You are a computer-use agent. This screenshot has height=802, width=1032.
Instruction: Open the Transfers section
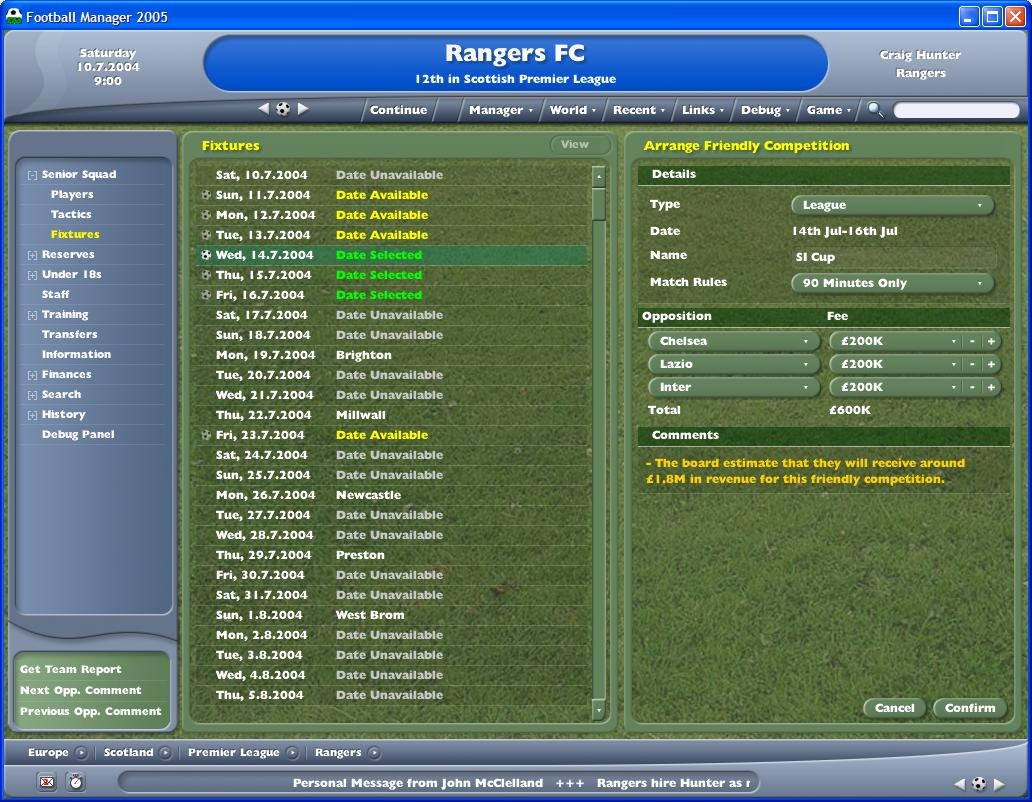pyautogui.click(x=69, y=334)
